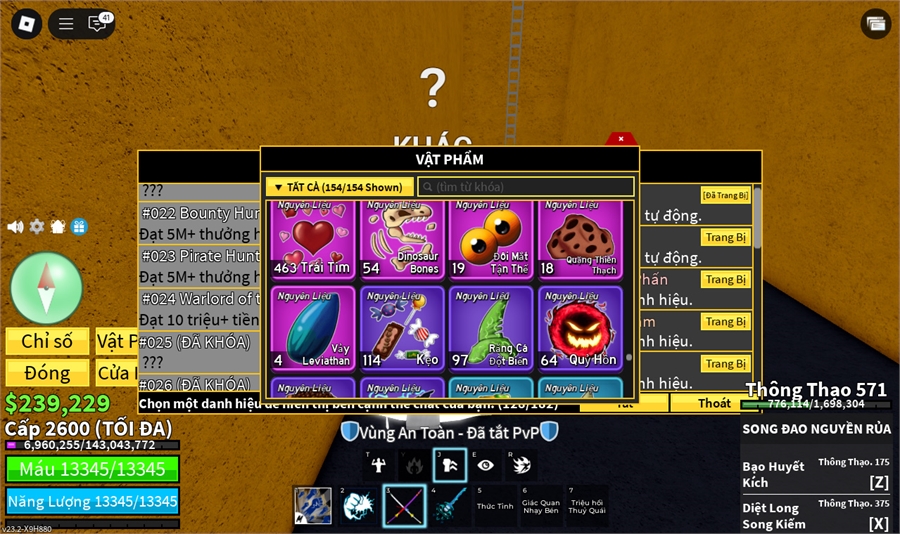Open settings with the gear icon
The height and width of the screenshot is (534, 900).
click(x=37, y=227)
